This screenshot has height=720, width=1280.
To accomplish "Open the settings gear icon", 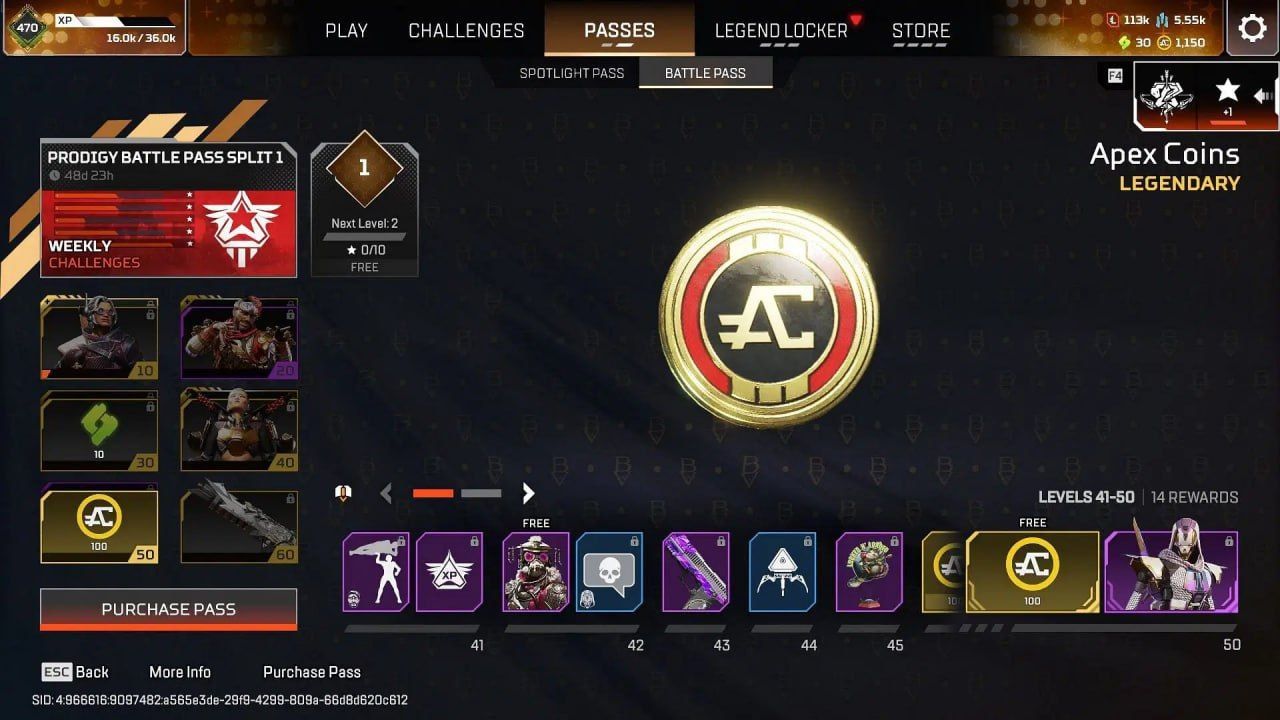I will [1252, 28].
